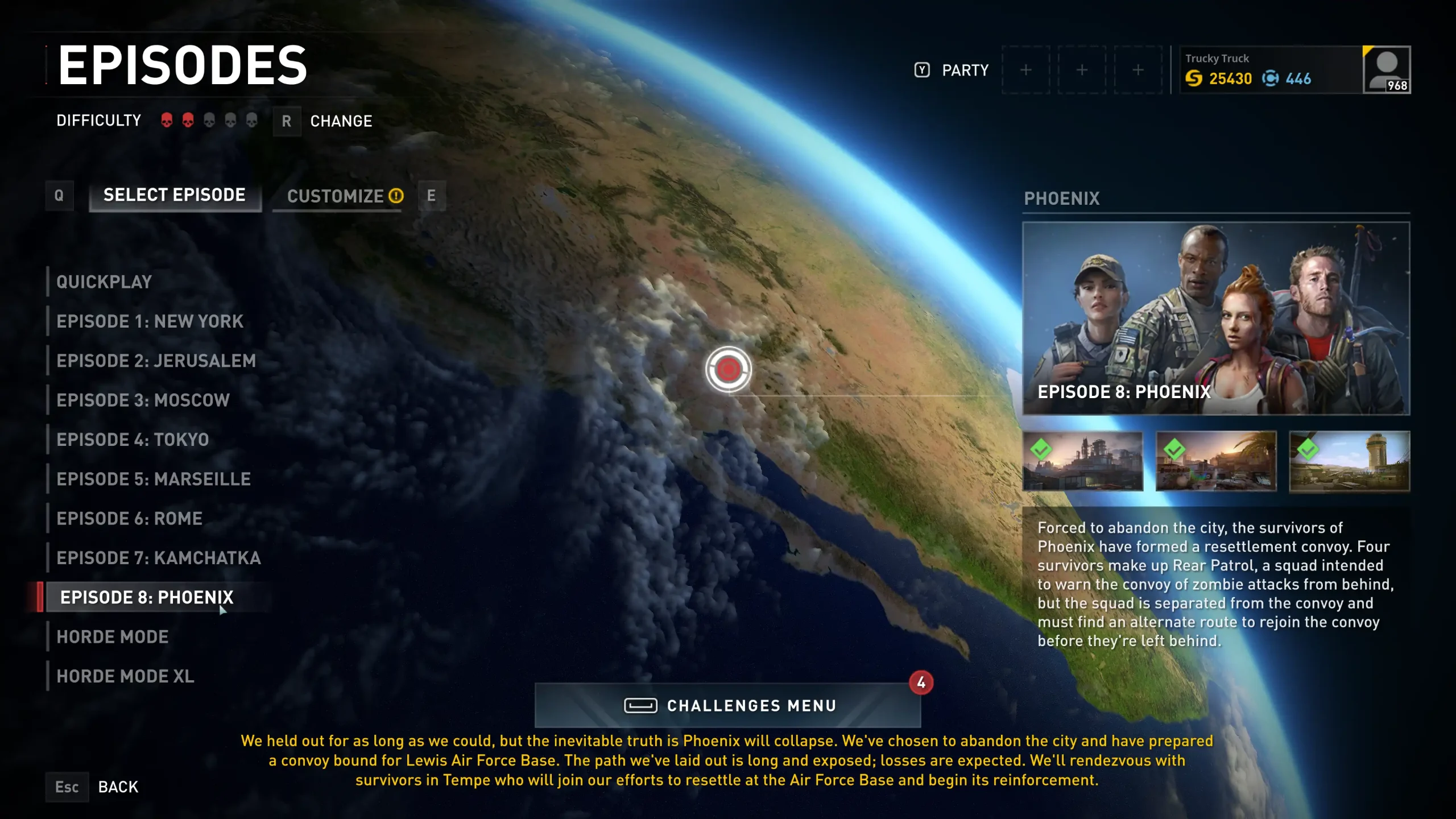Choose Episode 1: New York
The height and width of the screenshot is (819, 1456).
[150, 321]
